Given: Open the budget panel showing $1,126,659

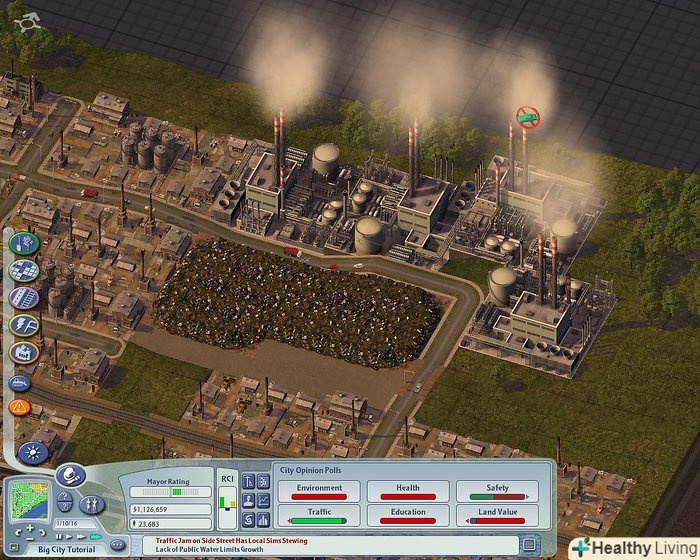Looking at the screenshot, I should coord(171,509).
